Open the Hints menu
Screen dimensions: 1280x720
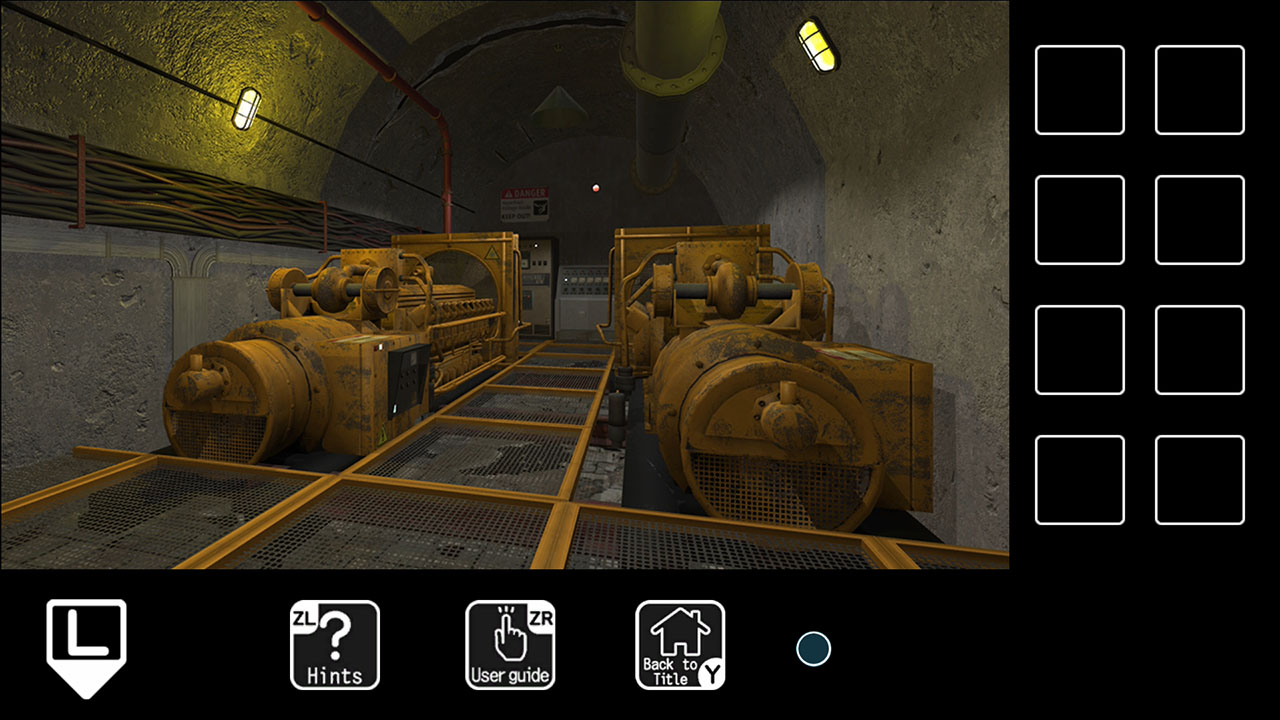point(334,645)
